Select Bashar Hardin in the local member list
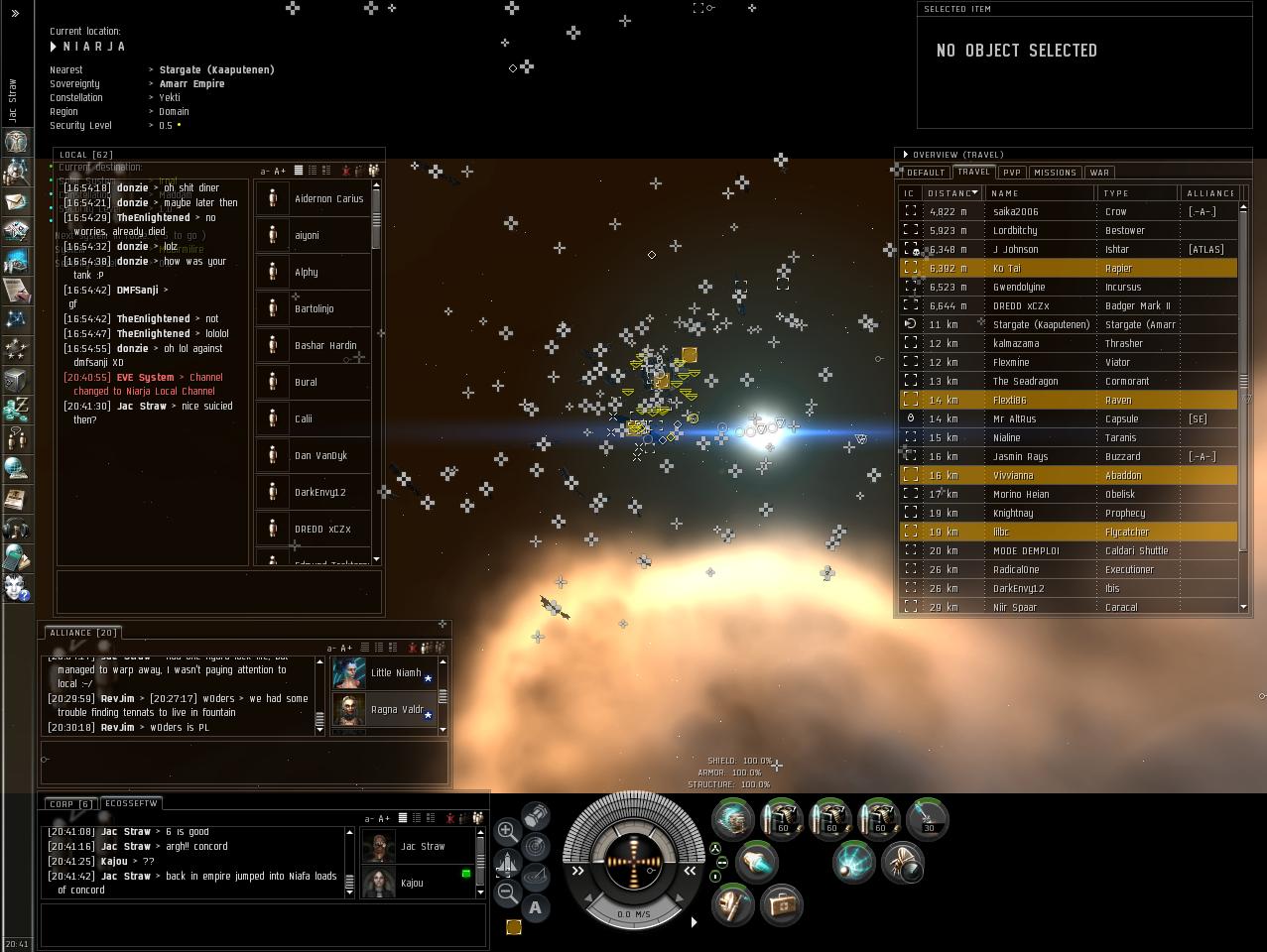The height and width of the screenshot is (952, 1267). pyautogui.click(x=324, y=346)
